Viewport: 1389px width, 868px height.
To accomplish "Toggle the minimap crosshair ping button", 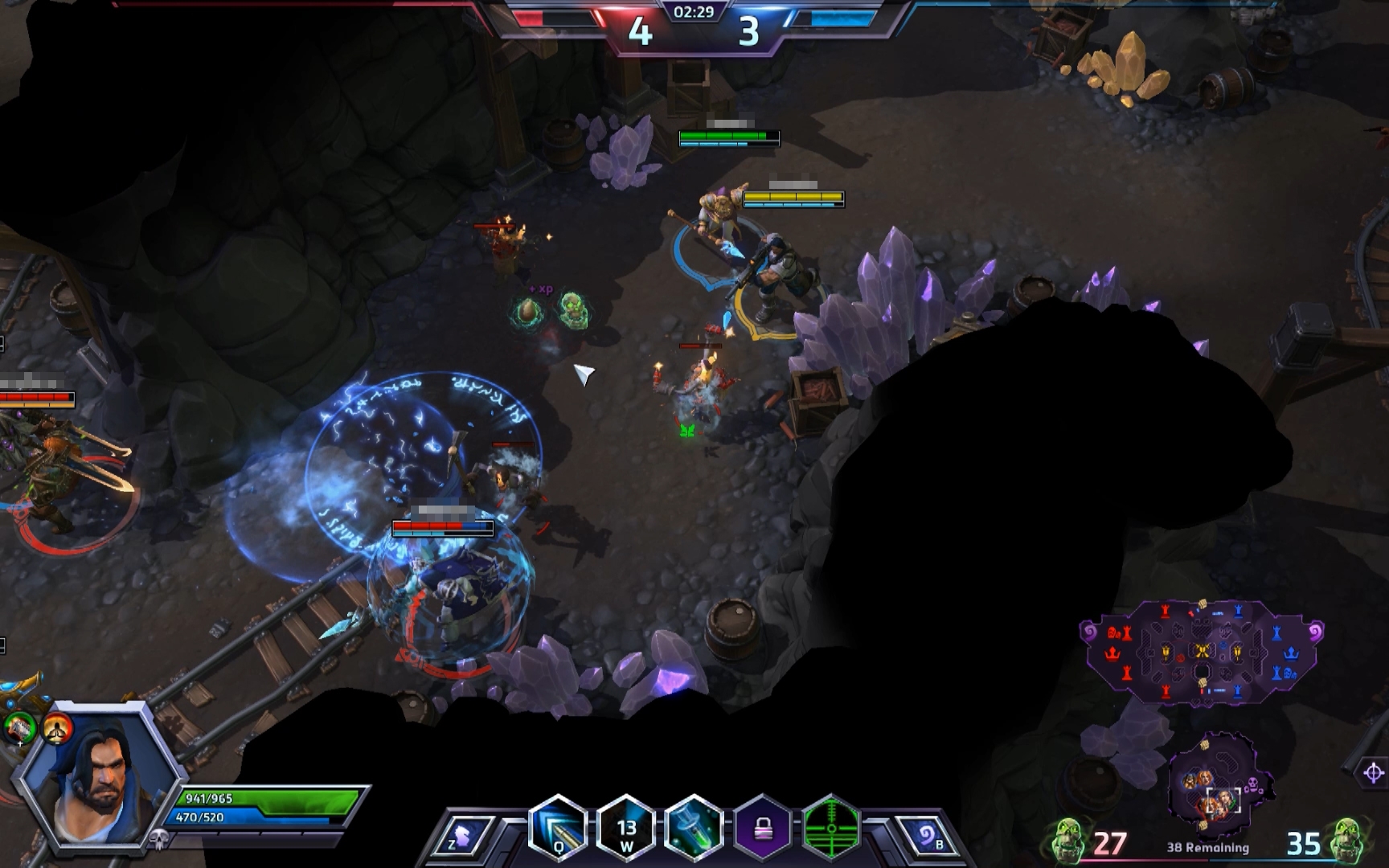I will [x=1373, y=773].
